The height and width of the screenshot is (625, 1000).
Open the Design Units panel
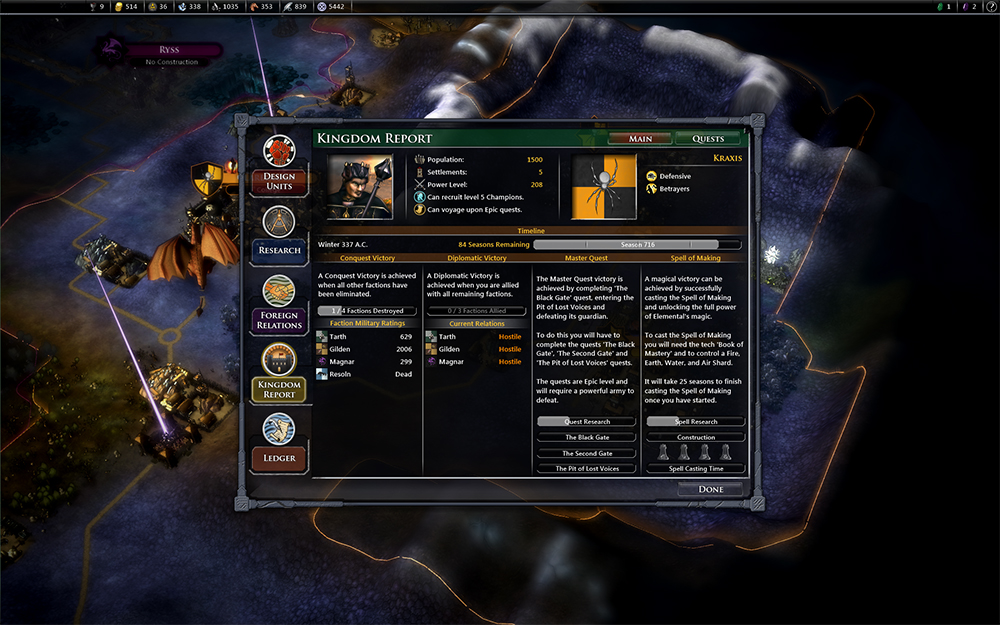click(x=279, y=165)
